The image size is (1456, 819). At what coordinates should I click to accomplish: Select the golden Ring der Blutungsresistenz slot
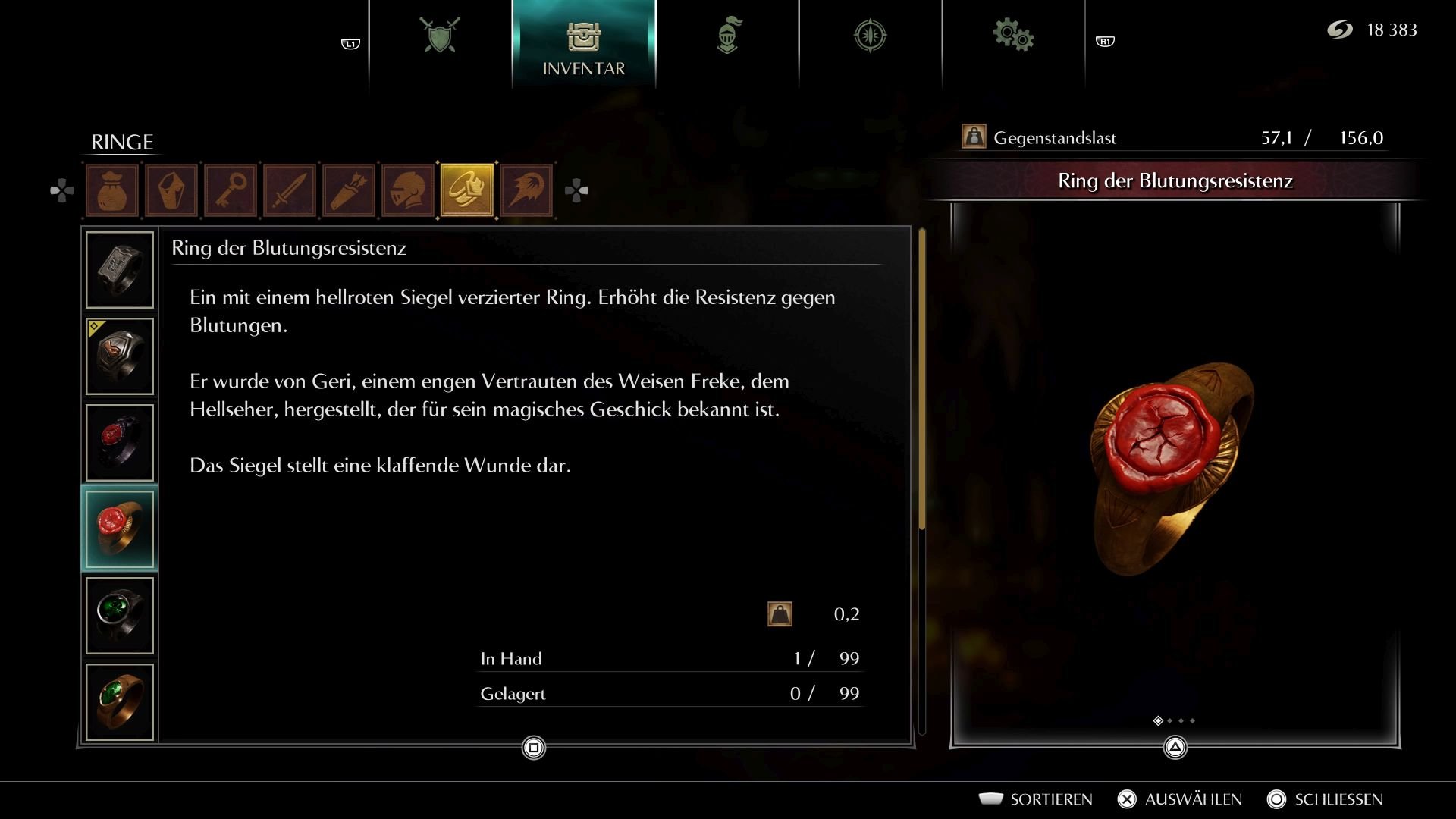click(120, 529)
